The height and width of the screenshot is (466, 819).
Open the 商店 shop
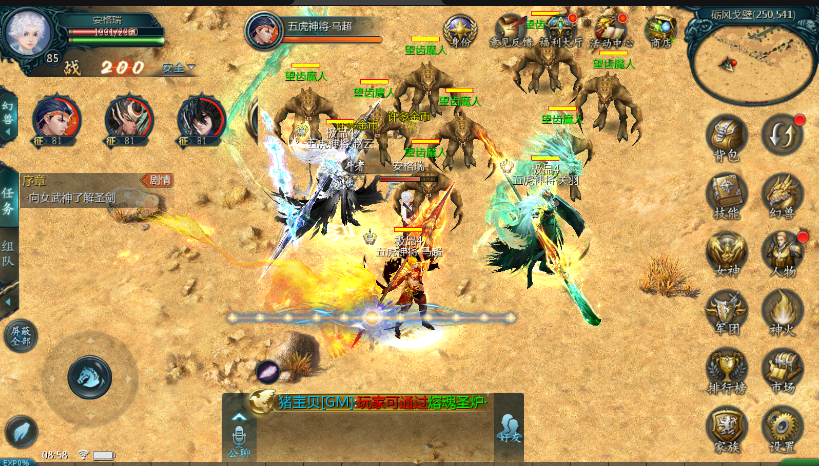[x=660, y=30]
